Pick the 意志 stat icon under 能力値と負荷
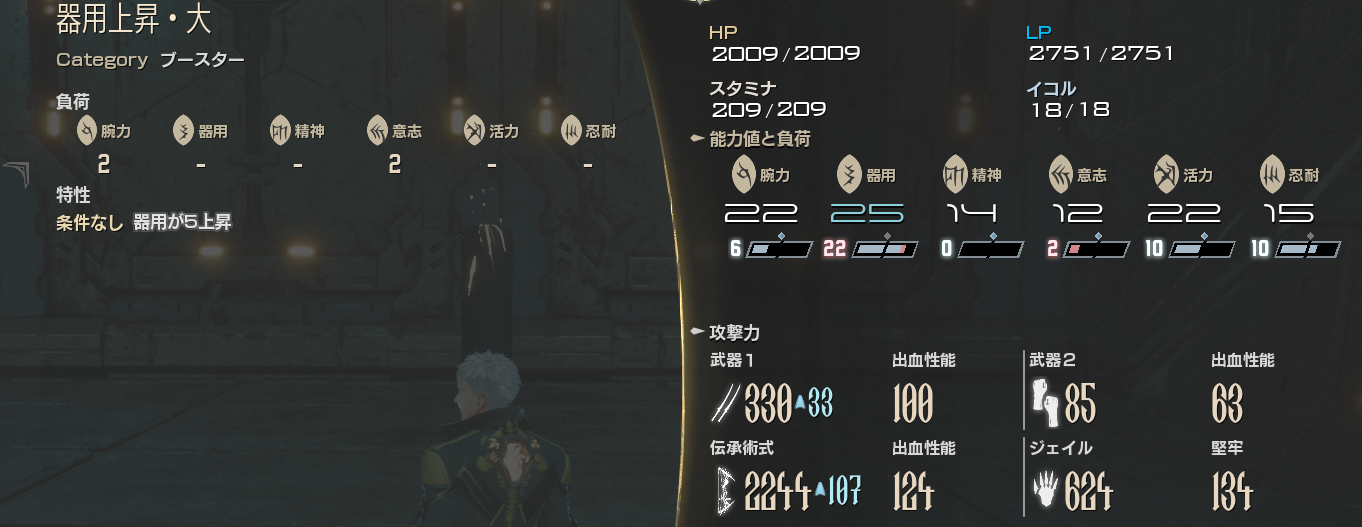The height and width of the screenshot is (527, 1362). pyautogui.click(x=1060, y=173)
